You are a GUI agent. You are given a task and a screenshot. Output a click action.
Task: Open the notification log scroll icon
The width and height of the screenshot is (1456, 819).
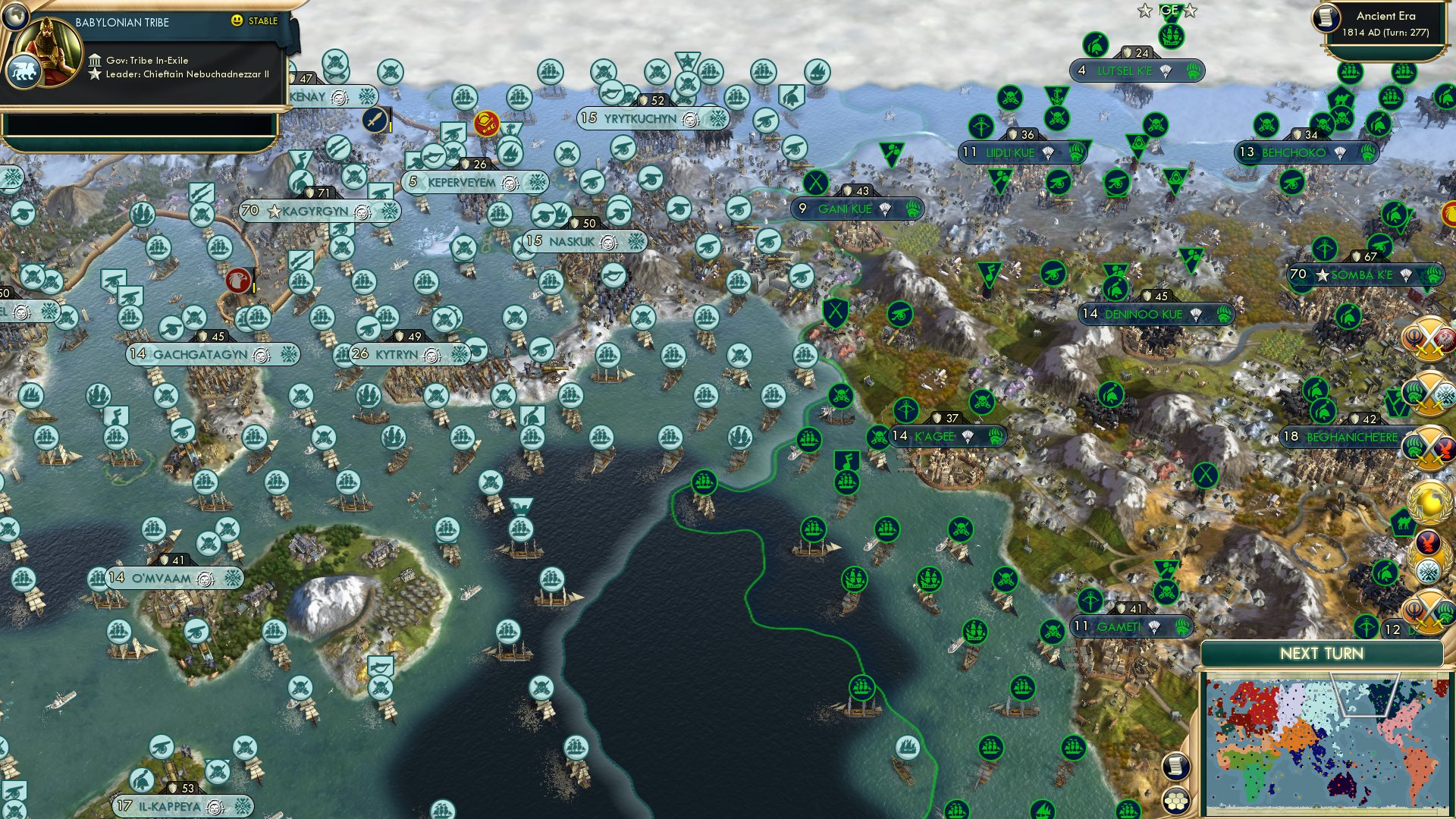tap(1175, 766)
